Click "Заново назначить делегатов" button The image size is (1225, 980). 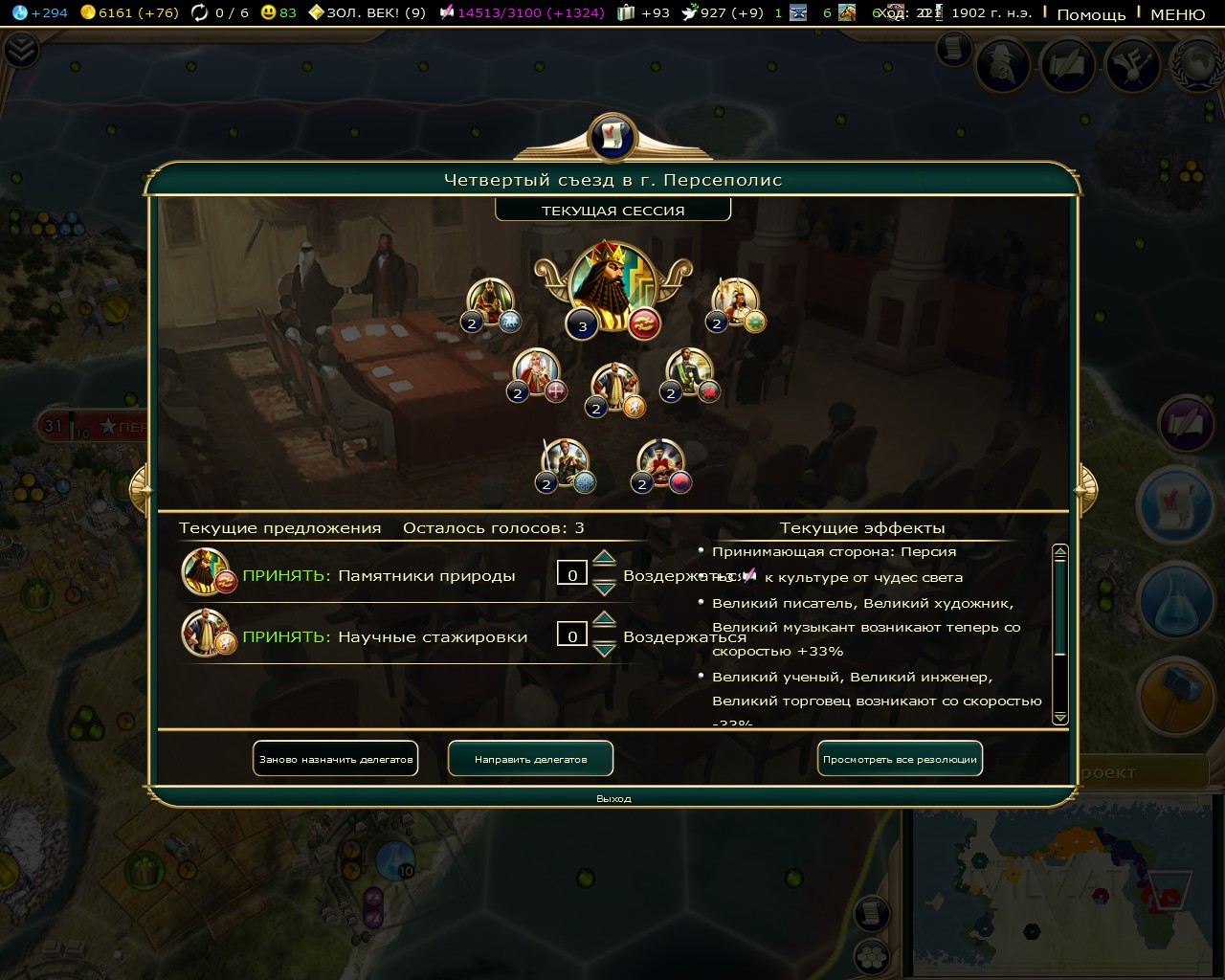(x=336, y=759)
